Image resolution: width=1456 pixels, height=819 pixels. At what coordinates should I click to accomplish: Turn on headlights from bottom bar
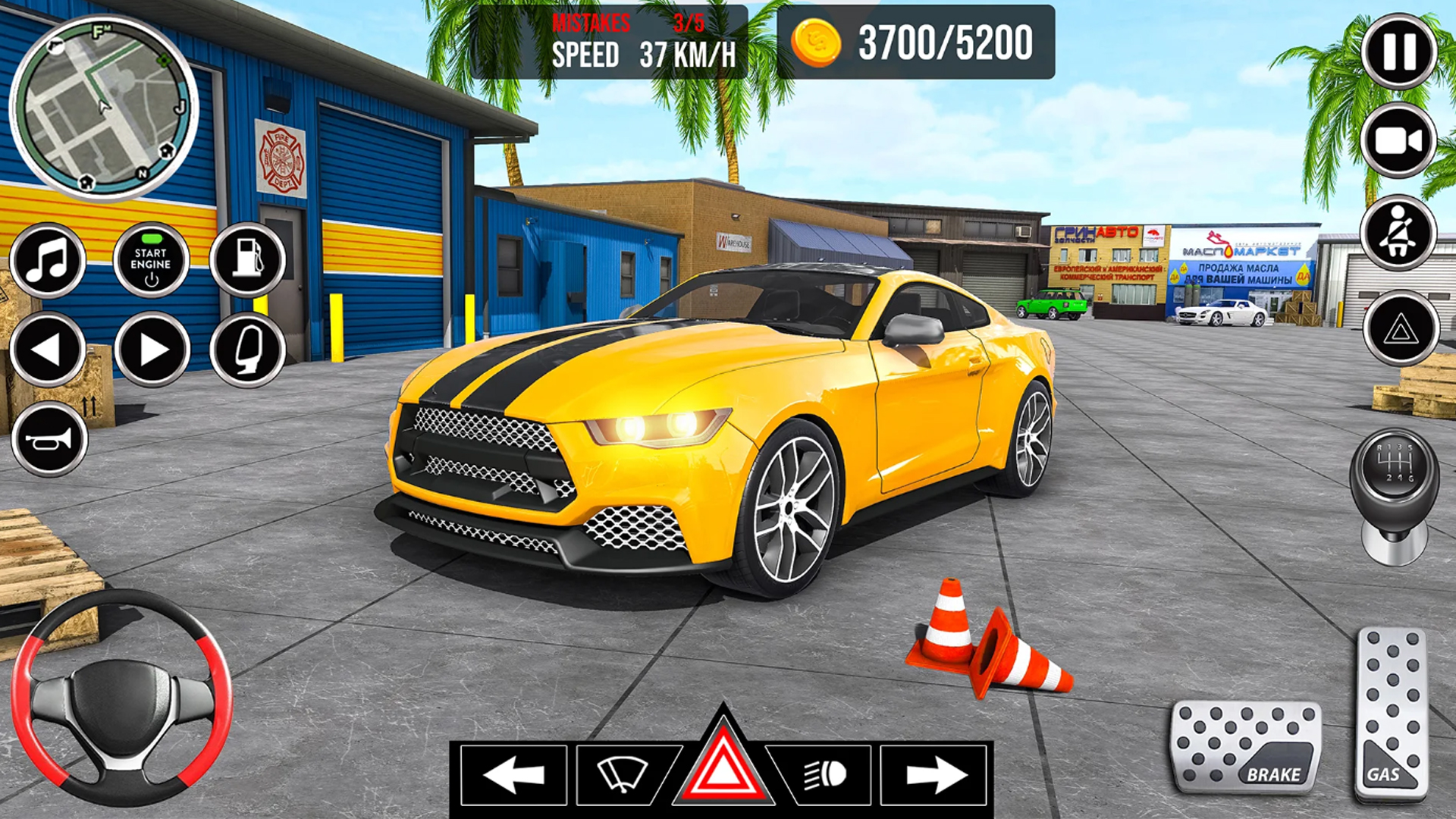(x=827, y=773)
